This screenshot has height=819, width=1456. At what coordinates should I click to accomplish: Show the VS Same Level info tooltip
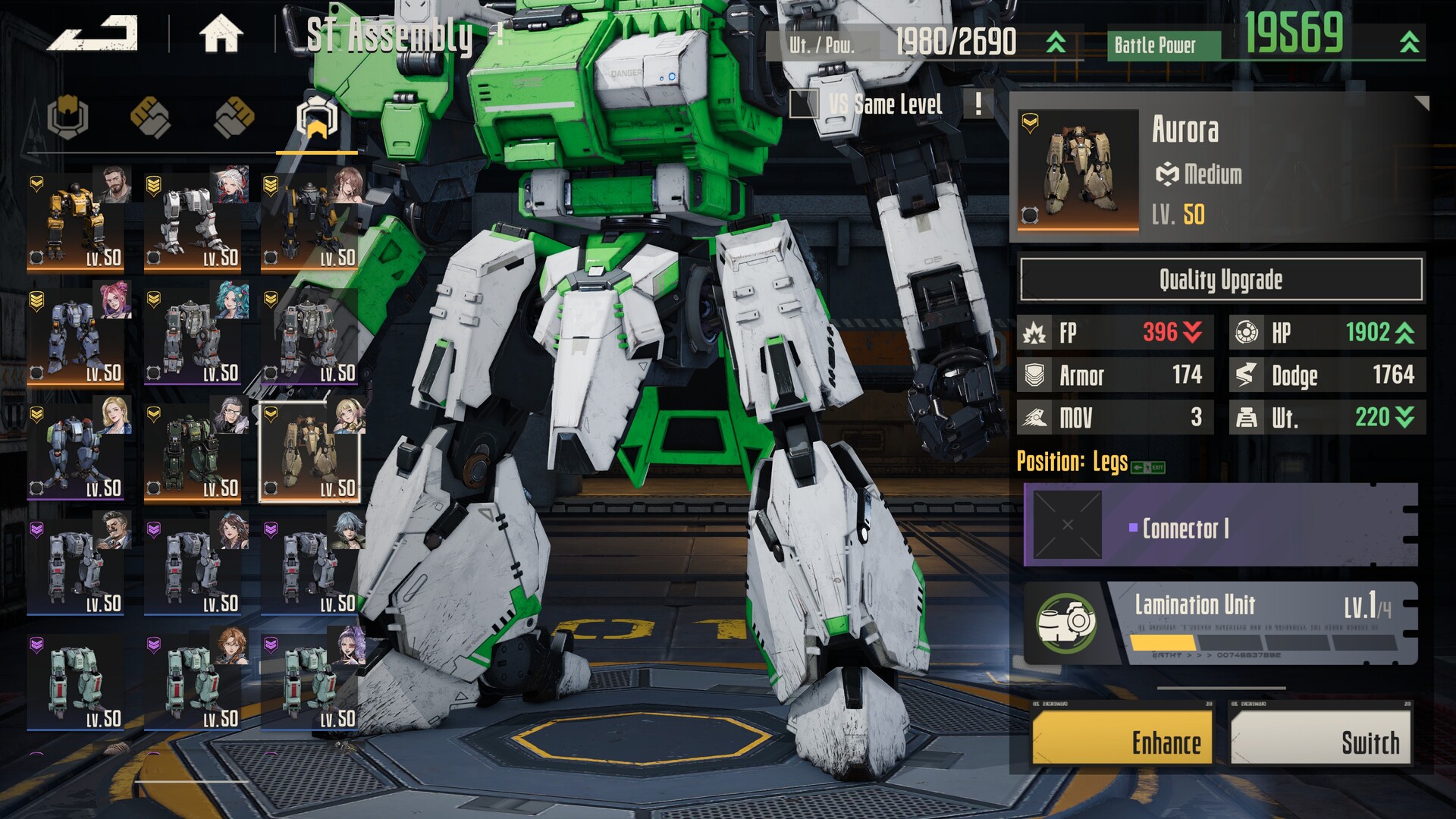click(978, 104)
